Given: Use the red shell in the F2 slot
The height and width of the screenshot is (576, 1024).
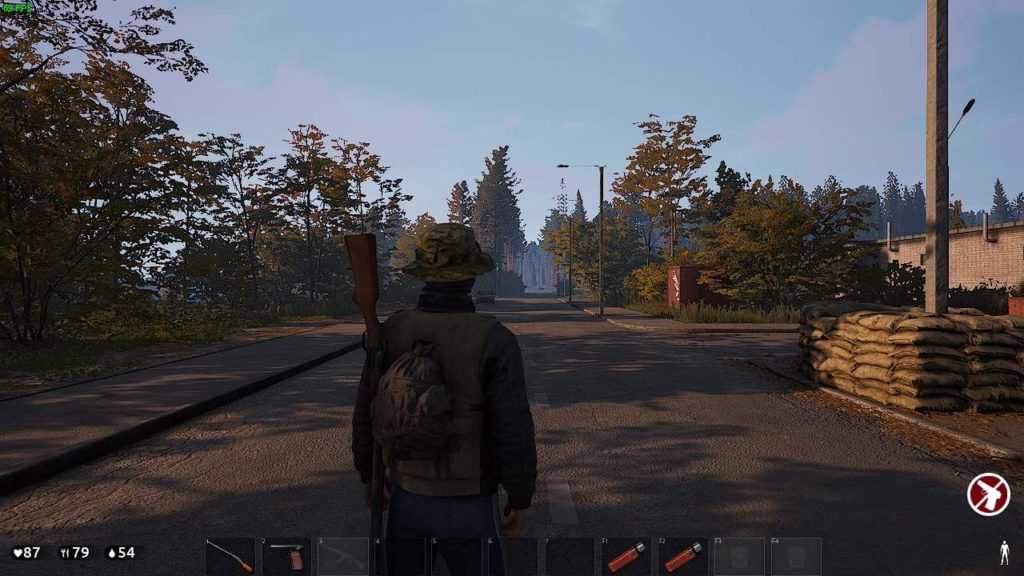Looking at the screenshot, I should point(683,556).
